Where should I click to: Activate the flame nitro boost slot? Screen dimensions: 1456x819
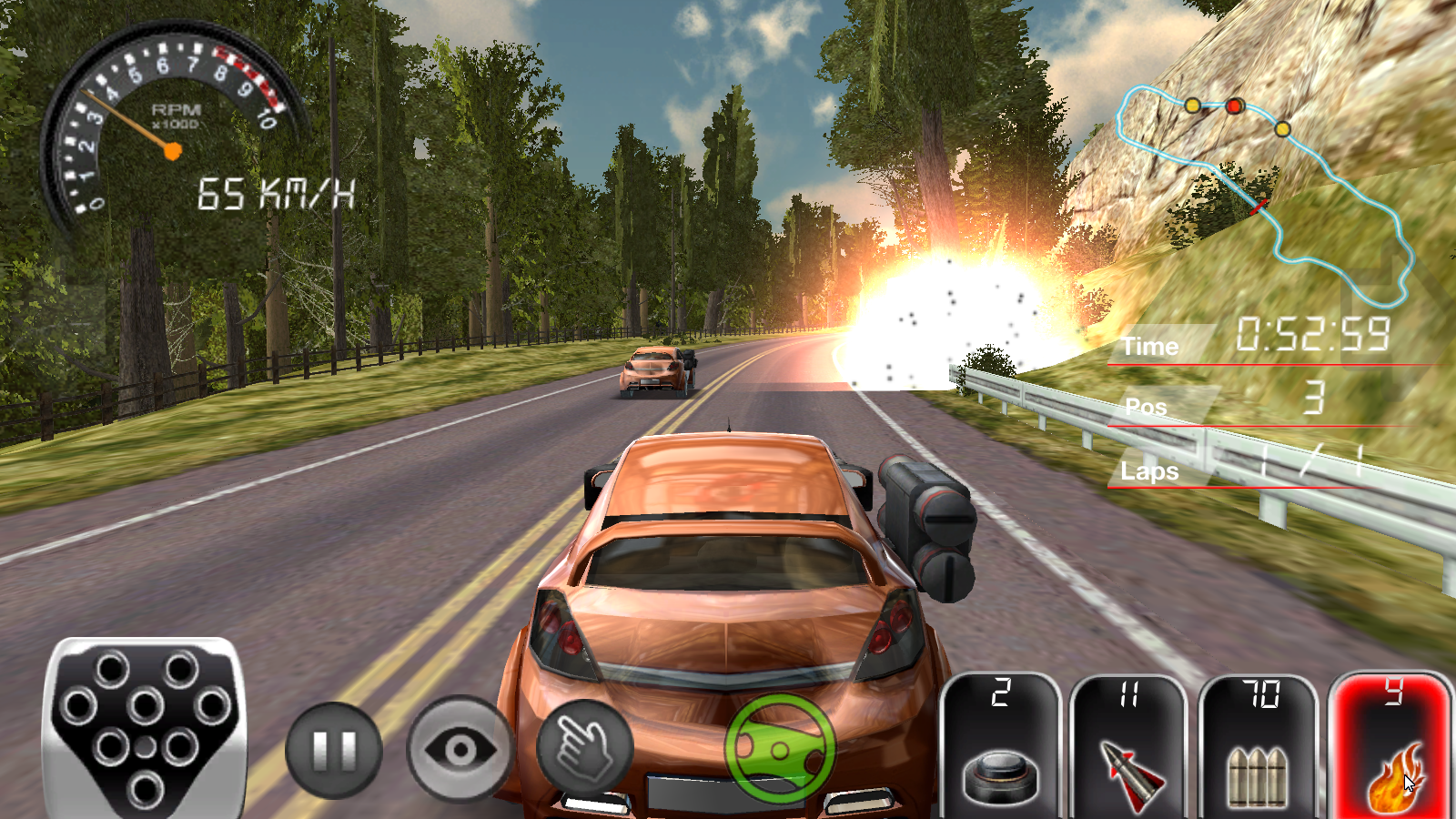(1390, 748)
